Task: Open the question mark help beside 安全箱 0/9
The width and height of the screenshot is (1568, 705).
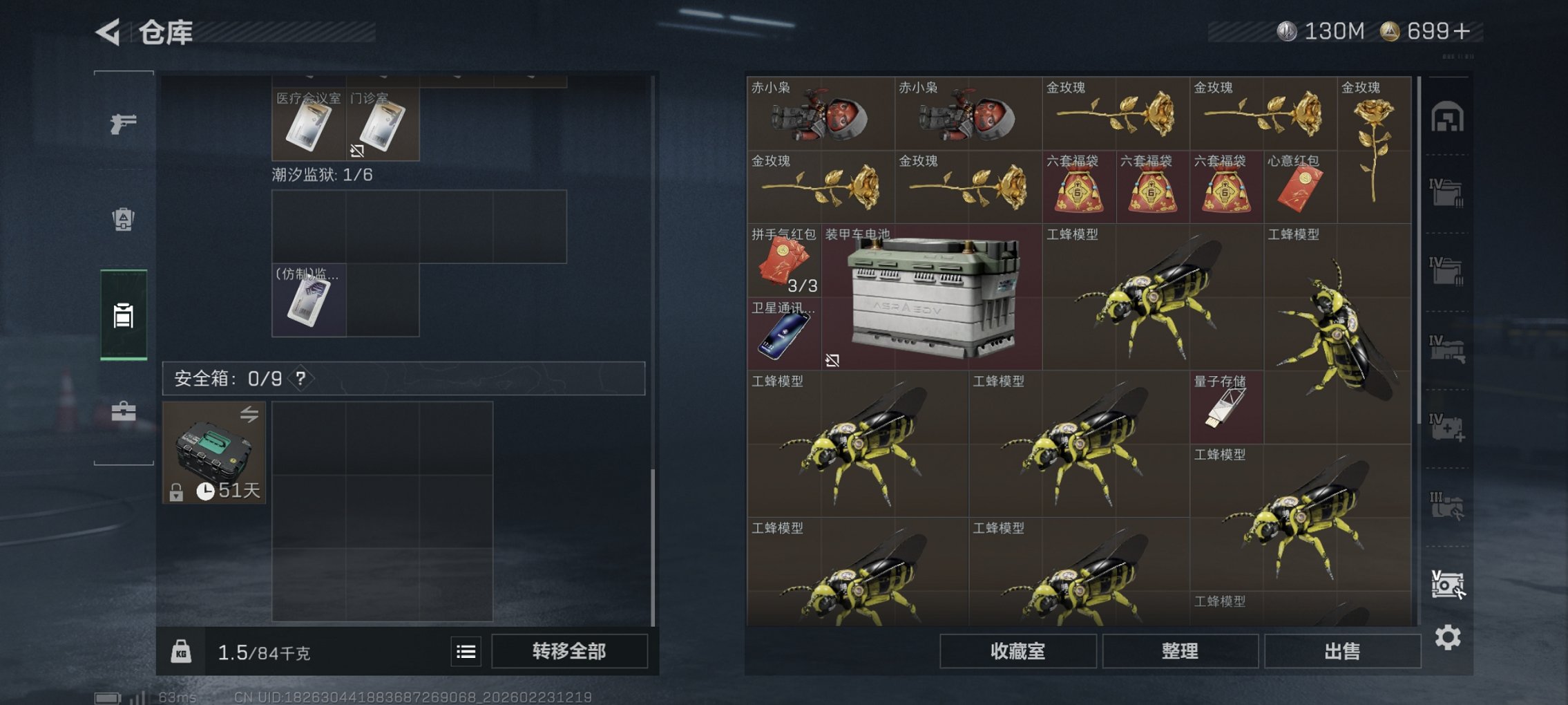Action: pyautogui.click(x=302, y=378)
